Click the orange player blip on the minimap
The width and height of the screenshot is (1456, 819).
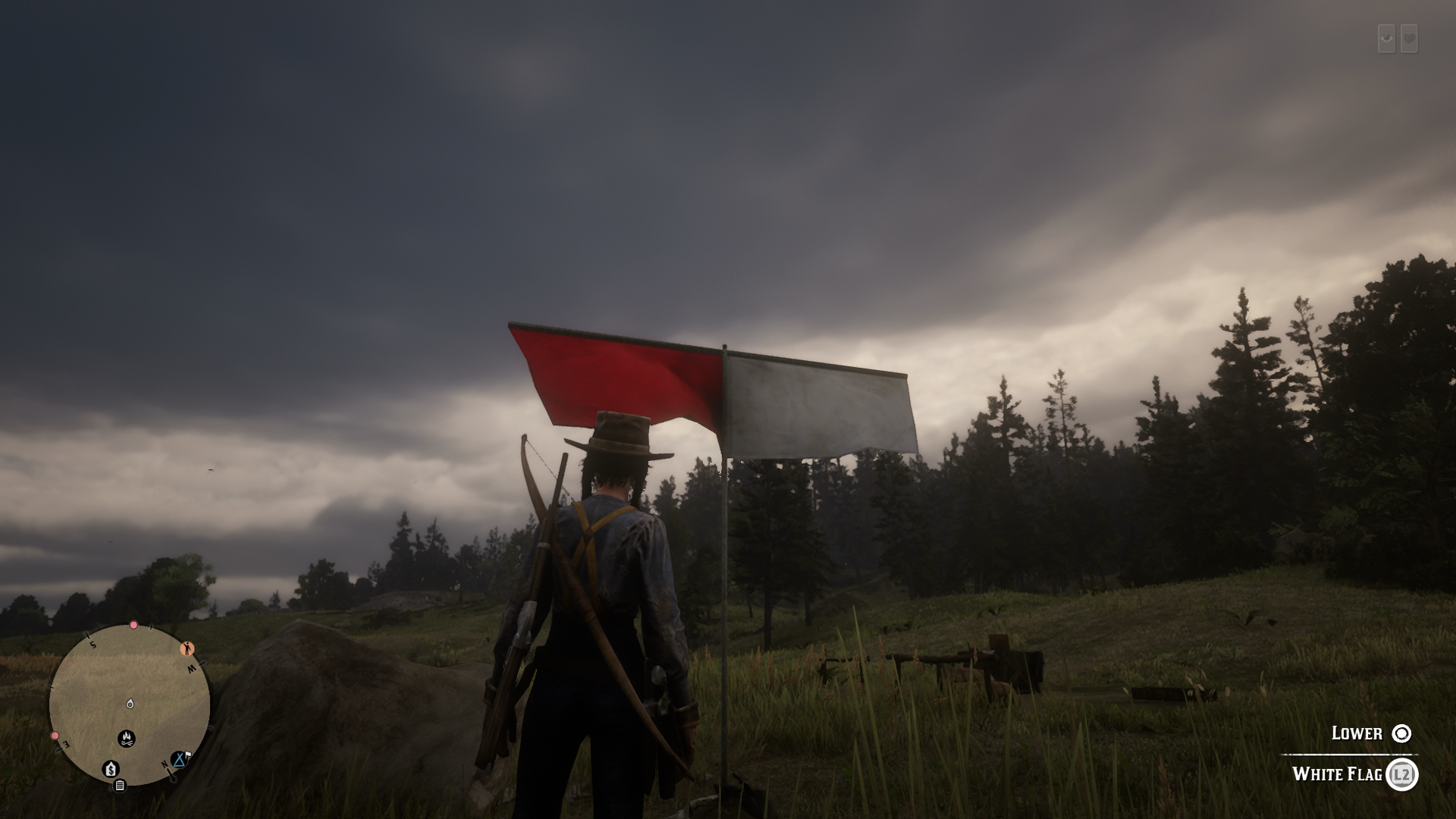pyautogui.click(x=187, y=648)
